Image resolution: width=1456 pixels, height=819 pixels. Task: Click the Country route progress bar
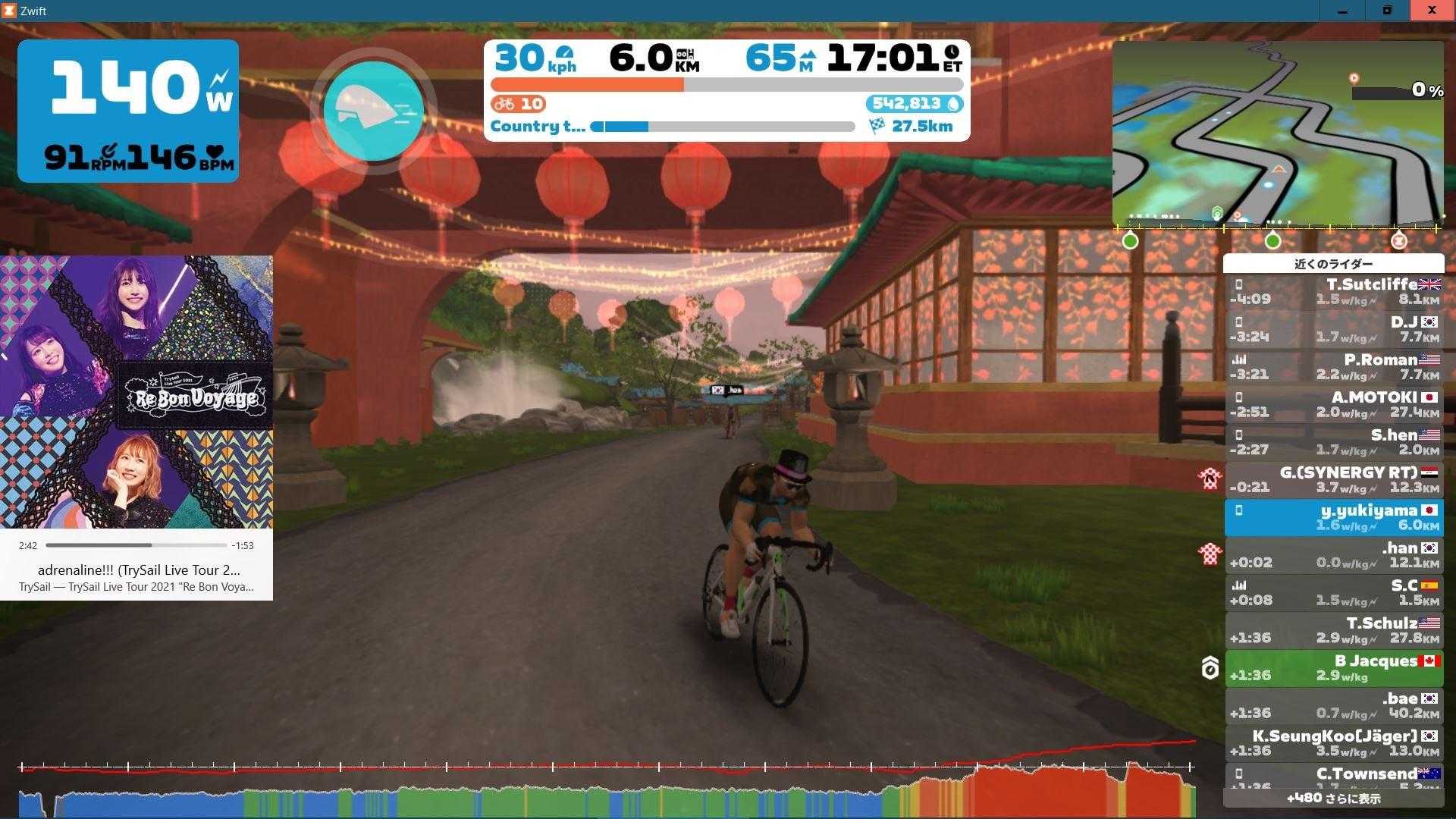click(723, 127)
